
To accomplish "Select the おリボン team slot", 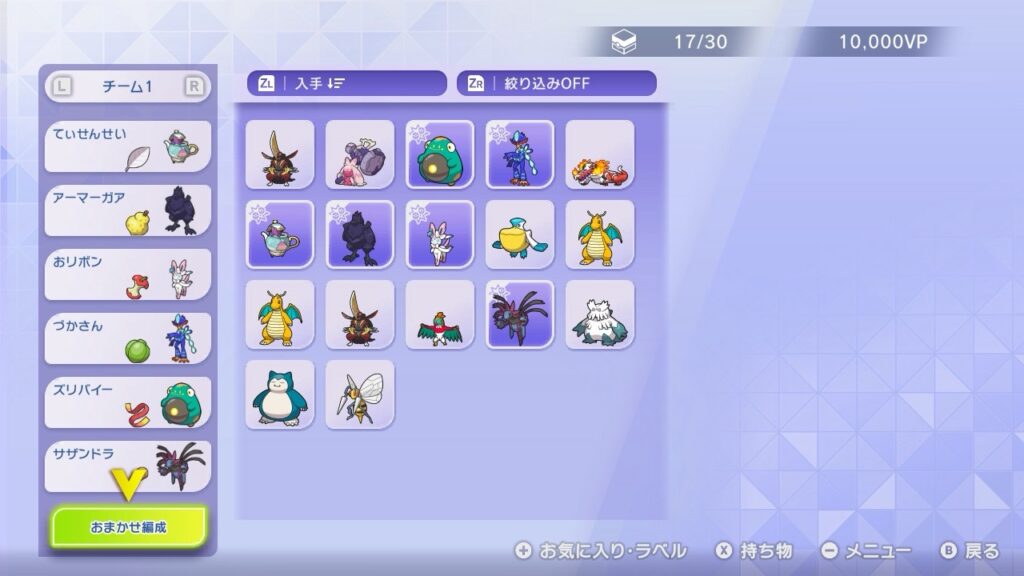I will tap(128, 274).
